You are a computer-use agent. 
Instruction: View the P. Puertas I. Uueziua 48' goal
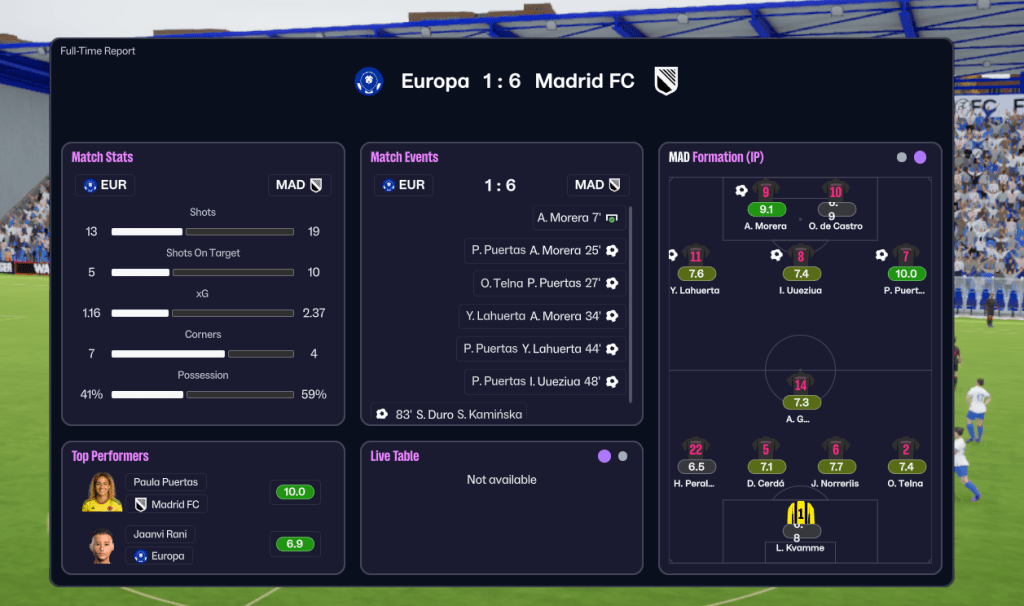[546, 381]
